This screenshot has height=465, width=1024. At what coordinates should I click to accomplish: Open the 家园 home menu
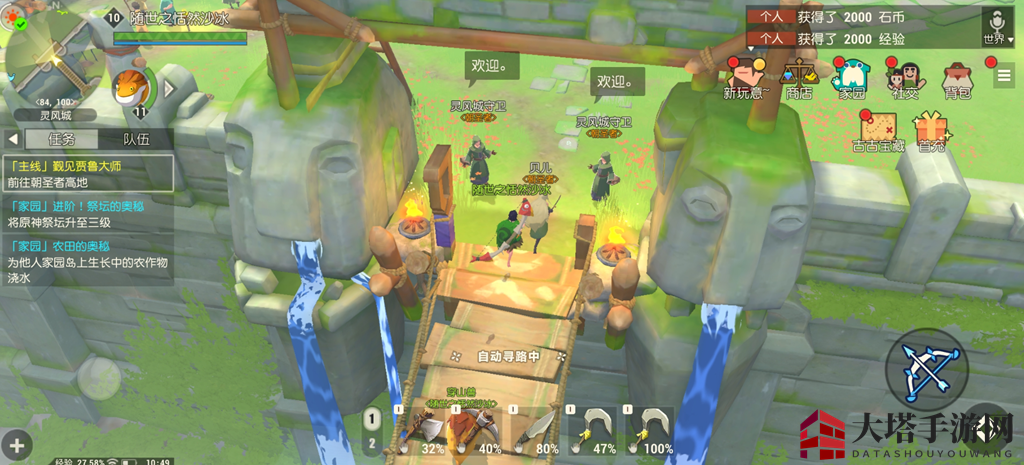point(851,76)
